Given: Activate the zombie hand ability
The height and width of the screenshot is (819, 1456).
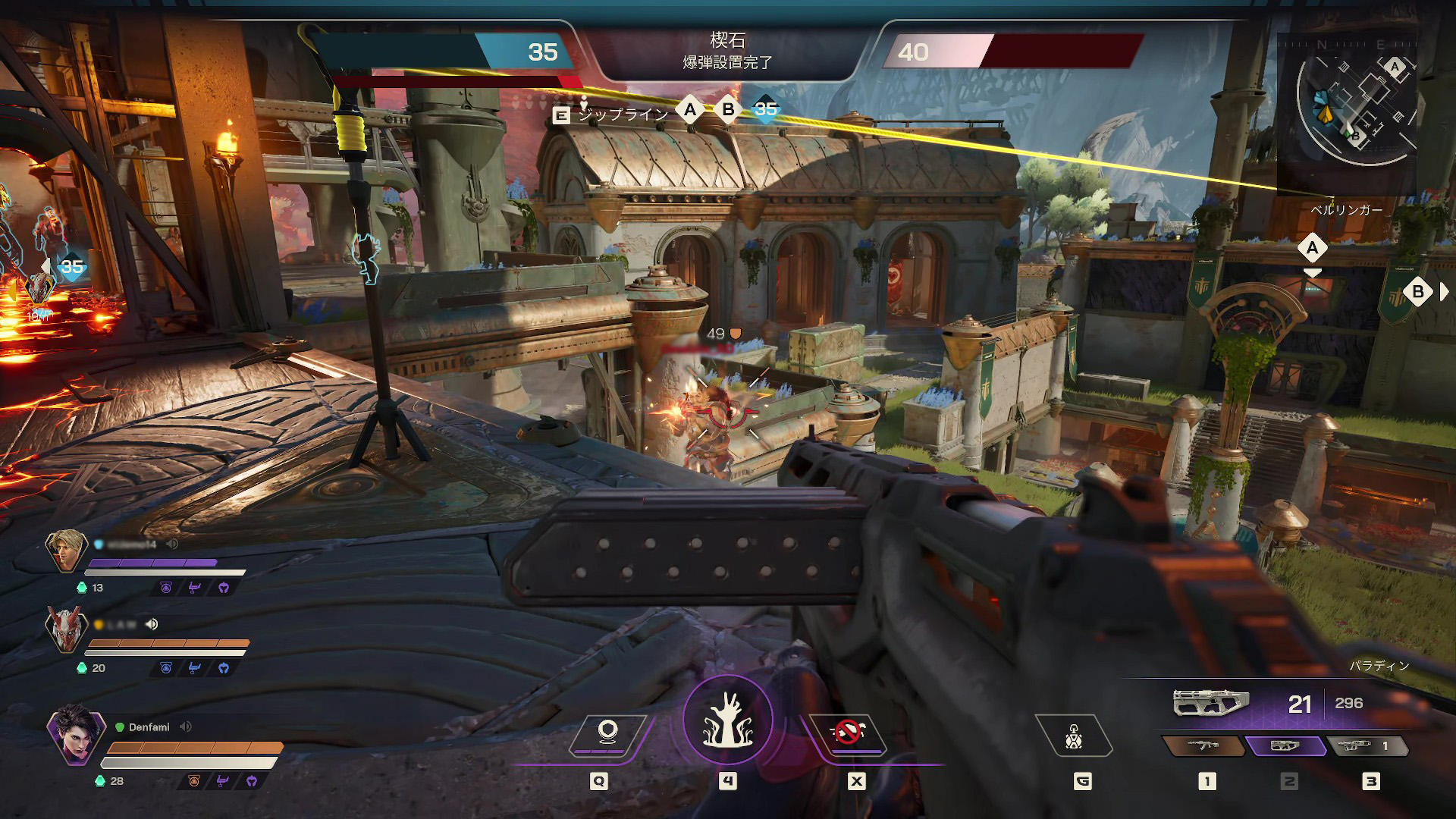Looking at the screenshot, I should 727,720.
